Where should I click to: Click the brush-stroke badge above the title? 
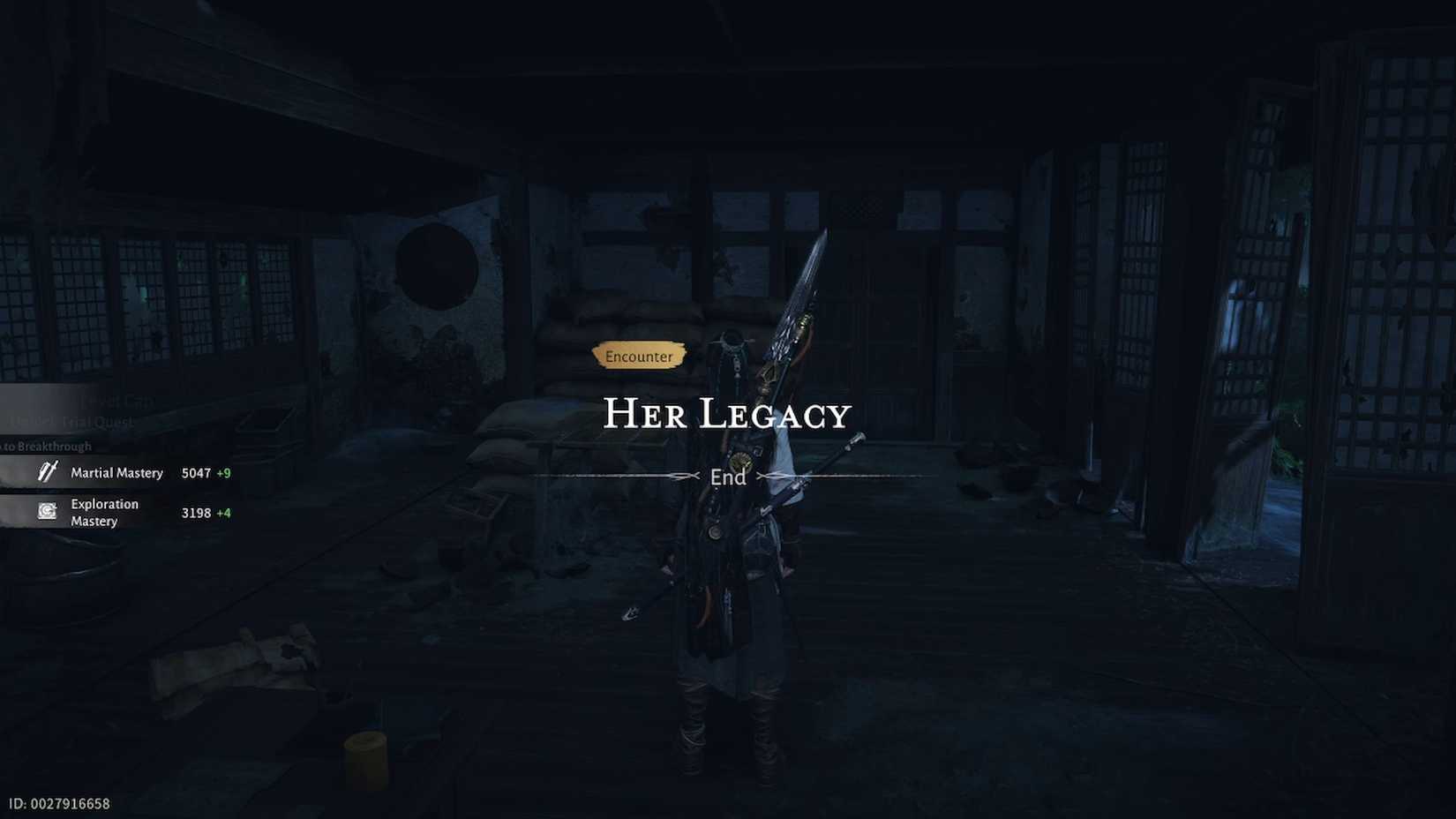click(640, 357)
